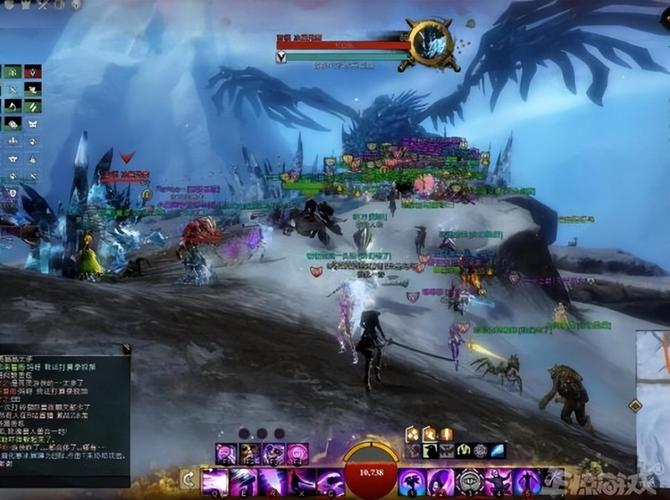The image size is (670, 500).
Task: Activate the eye-symbol utility skill
Action: (469, 481)
